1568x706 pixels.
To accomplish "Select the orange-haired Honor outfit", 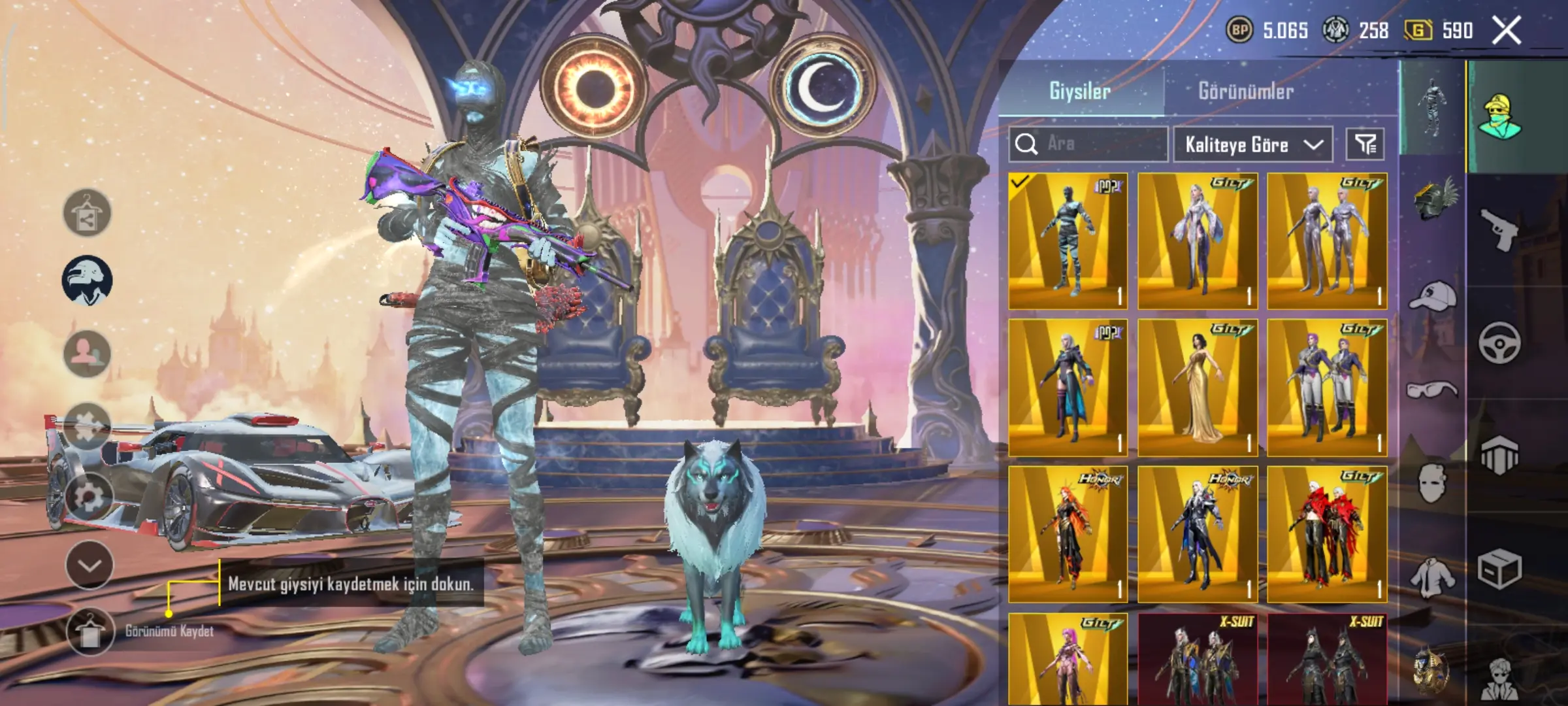I will coord(1068,534).
